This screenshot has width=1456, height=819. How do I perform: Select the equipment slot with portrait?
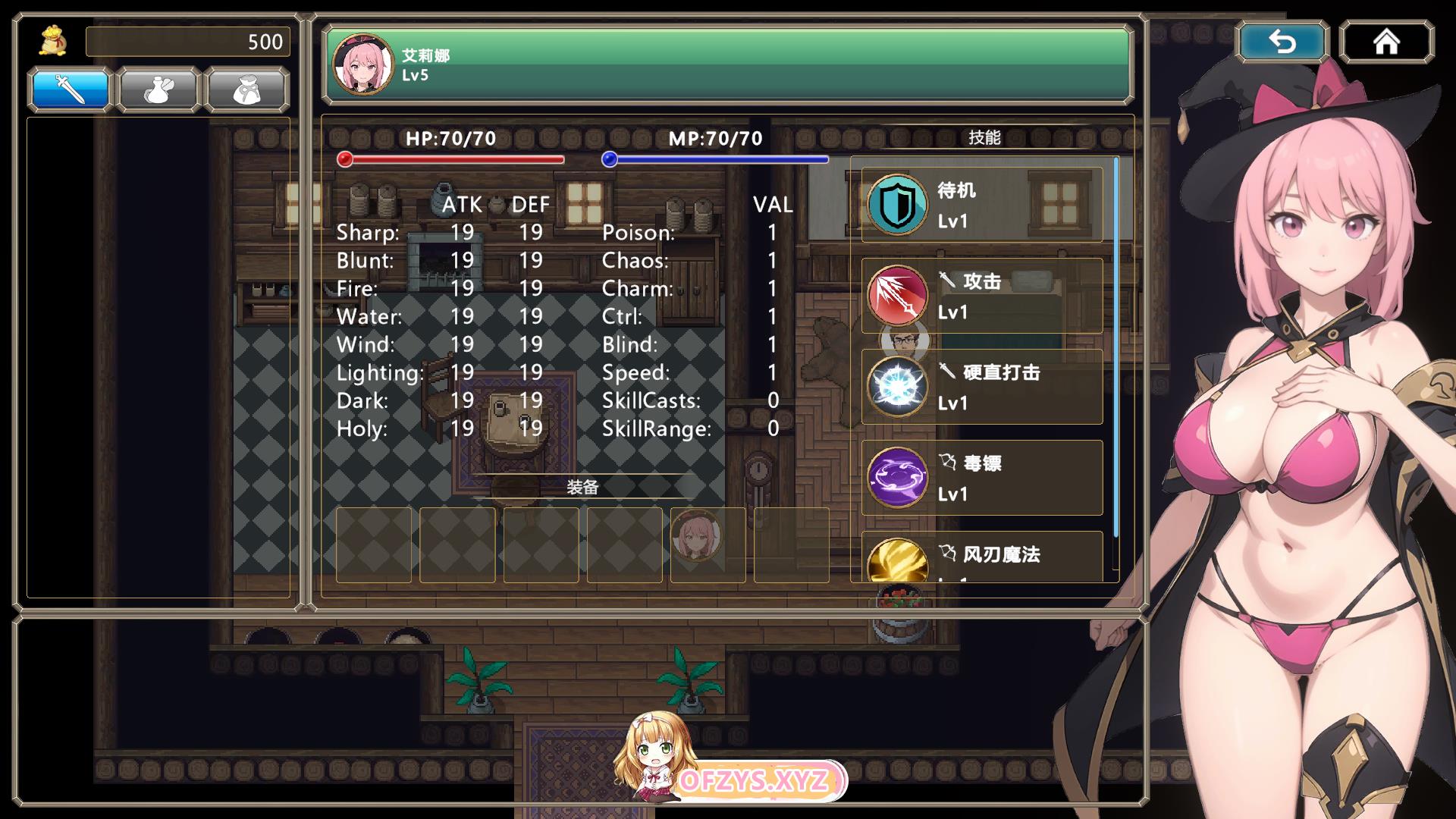coord(708,544)
